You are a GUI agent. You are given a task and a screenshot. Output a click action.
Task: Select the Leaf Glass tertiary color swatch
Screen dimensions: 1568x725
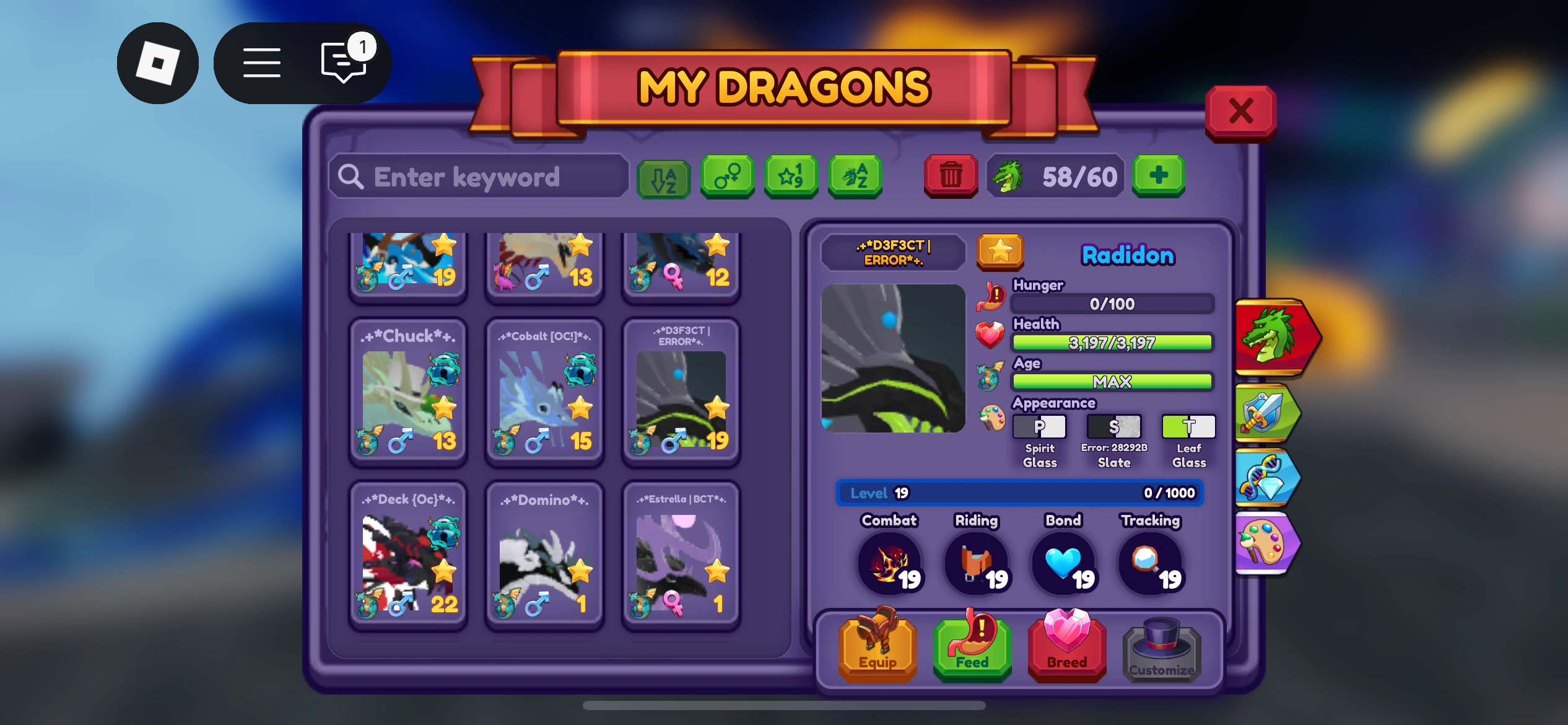(x=1188, y=426)
